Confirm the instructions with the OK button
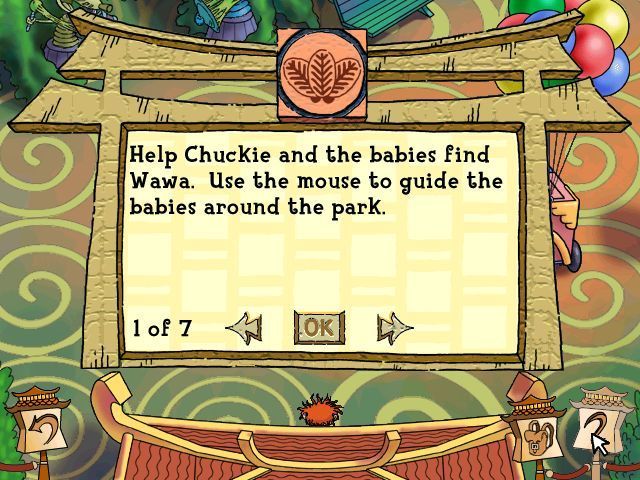The image size is (640, 480). click(x=319, y=327)
